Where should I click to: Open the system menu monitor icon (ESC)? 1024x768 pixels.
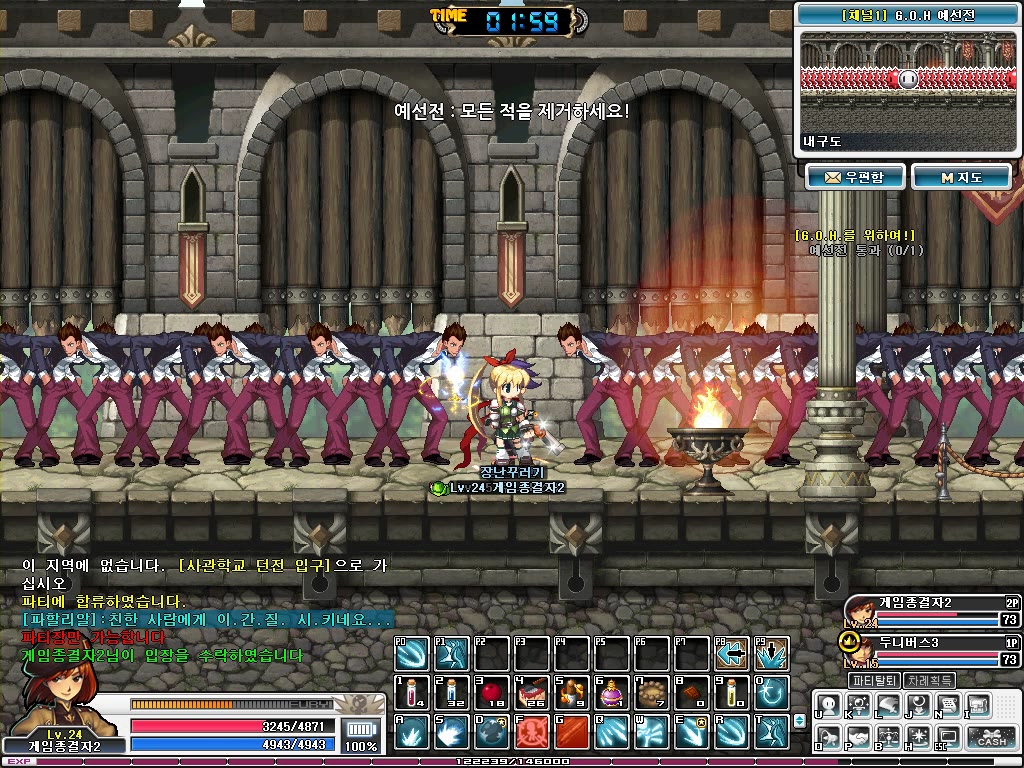coord(947,739)
